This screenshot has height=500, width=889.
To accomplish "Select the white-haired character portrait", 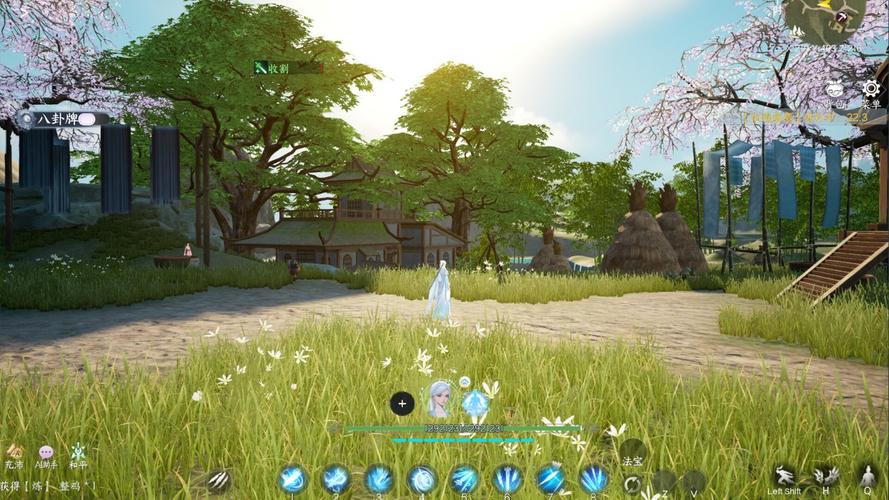I will (x=438, y=400).
